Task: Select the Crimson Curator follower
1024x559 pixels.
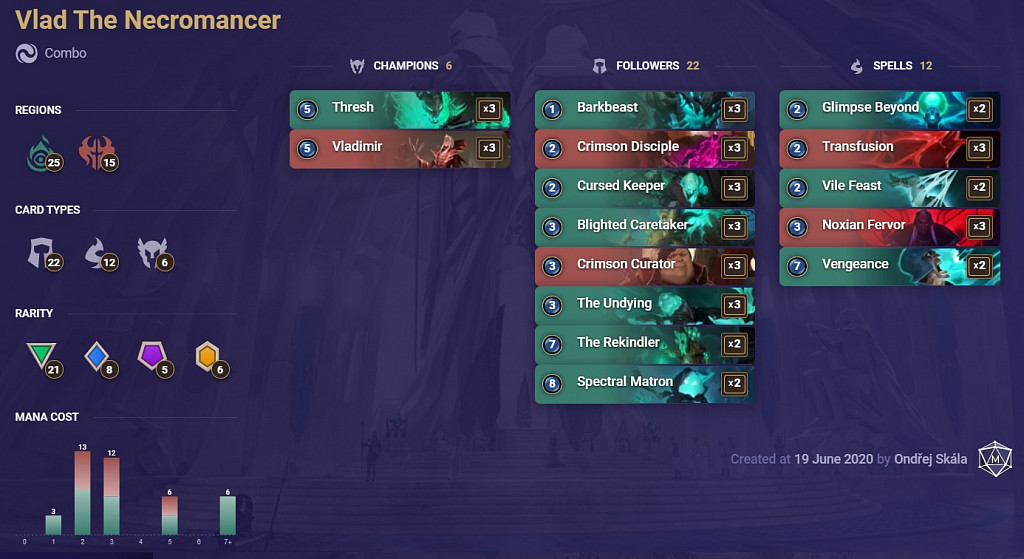Action: [644, 265]
